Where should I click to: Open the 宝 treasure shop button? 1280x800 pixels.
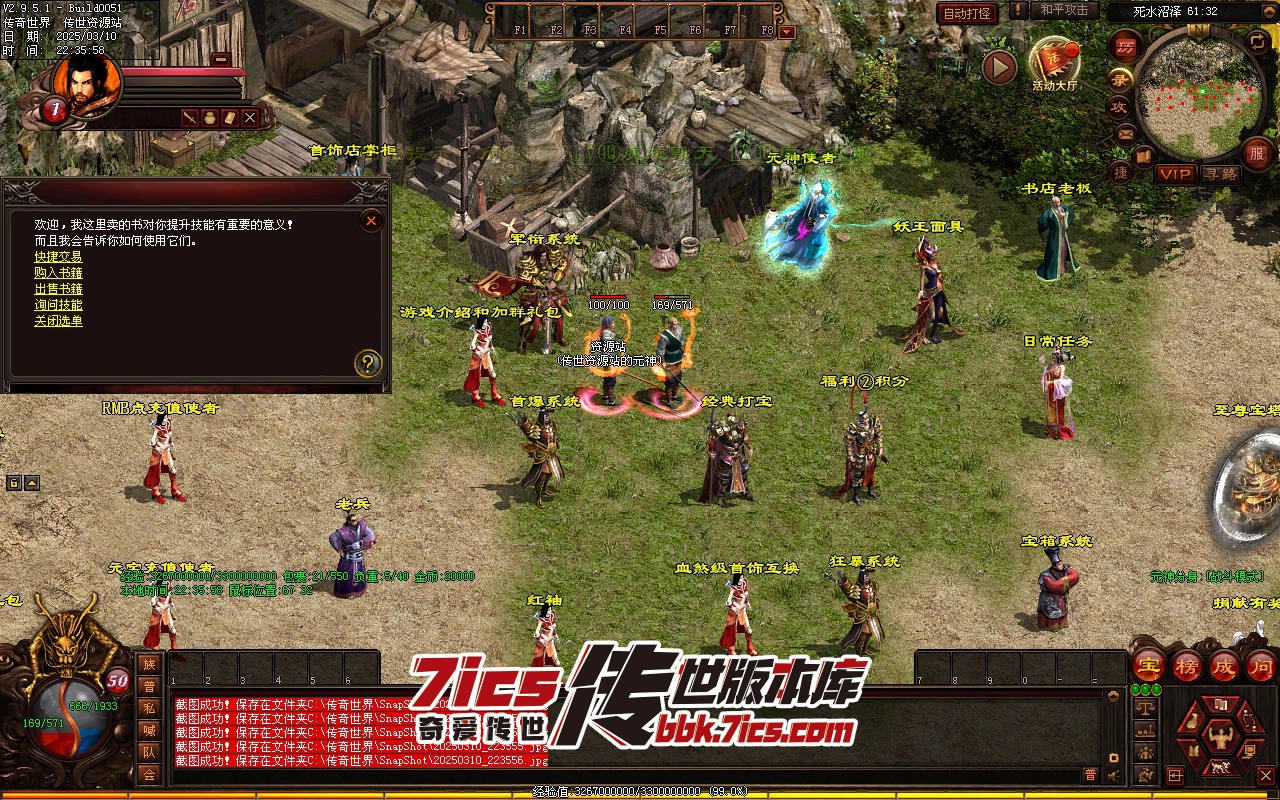tap(1148, 666)
